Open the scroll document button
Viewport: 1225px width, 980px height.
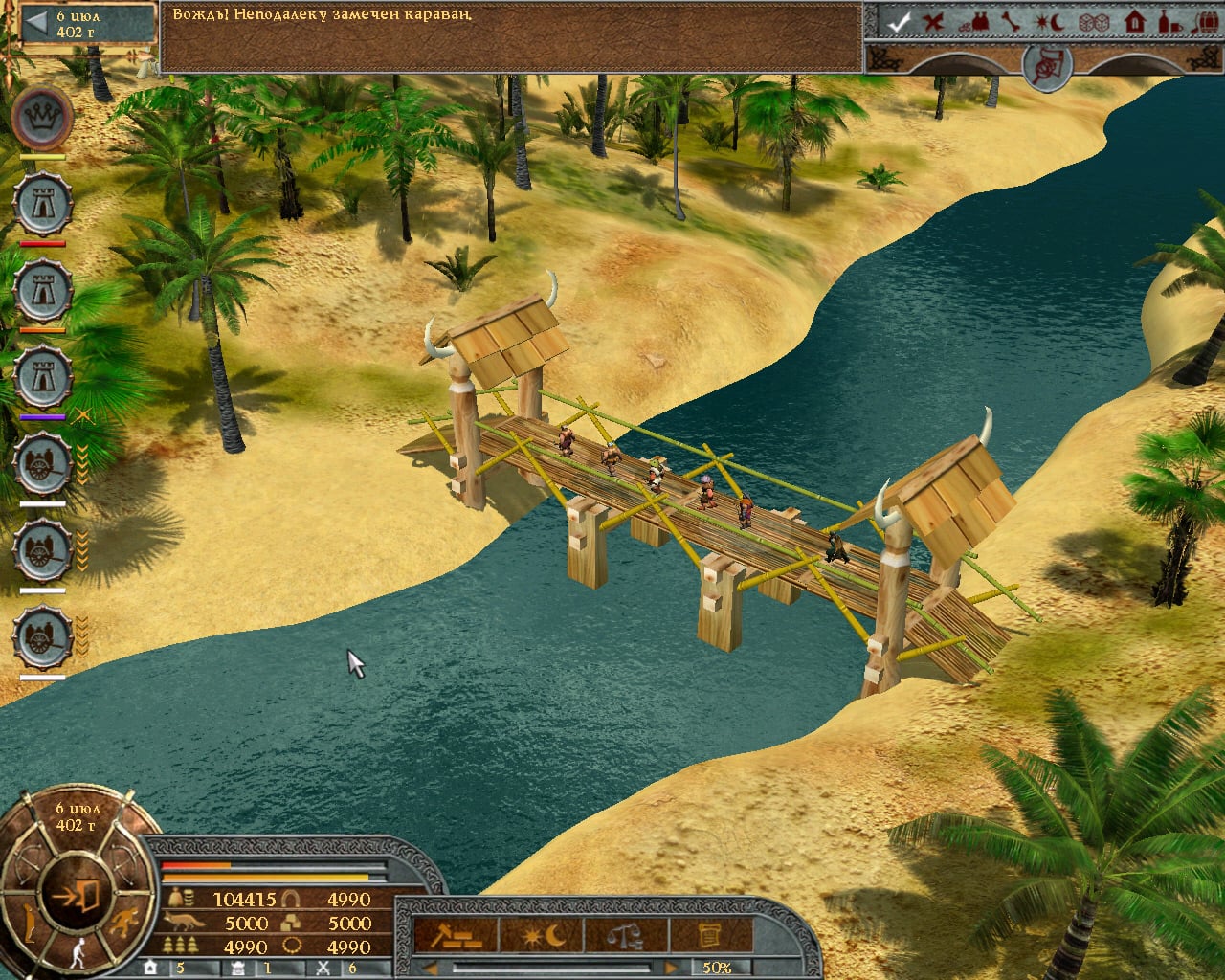click(710, 935)
